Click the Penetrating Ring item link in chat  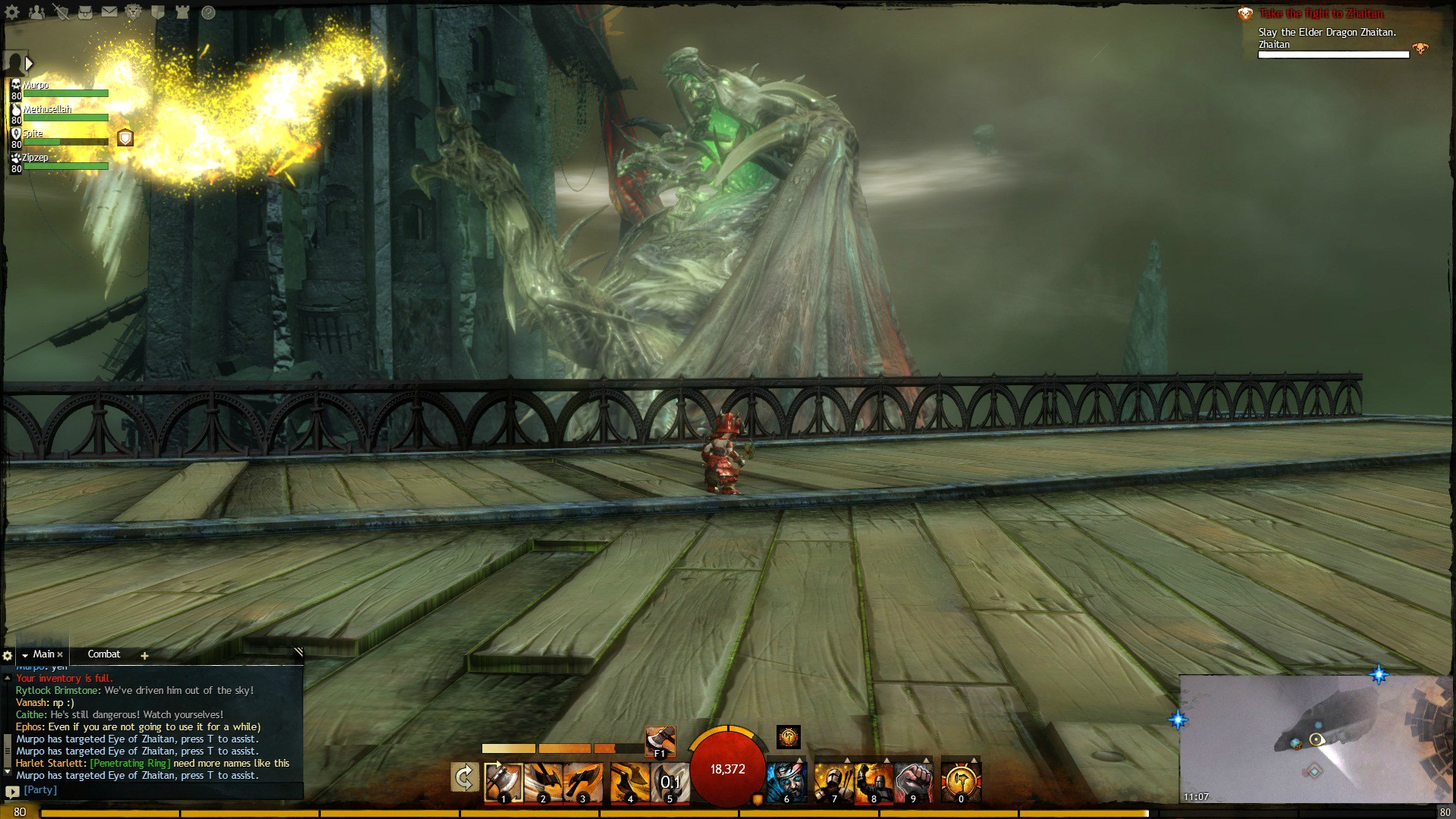coord(130,764)
